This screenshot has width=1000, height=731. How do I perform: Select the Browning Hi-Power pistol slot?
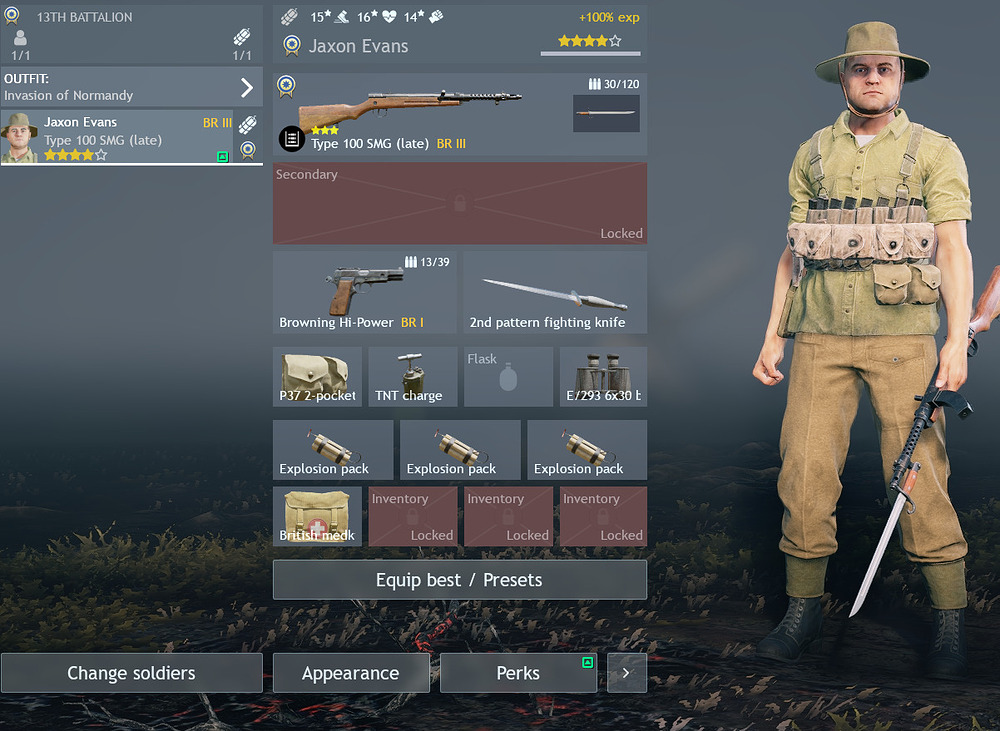pos(364,292)
